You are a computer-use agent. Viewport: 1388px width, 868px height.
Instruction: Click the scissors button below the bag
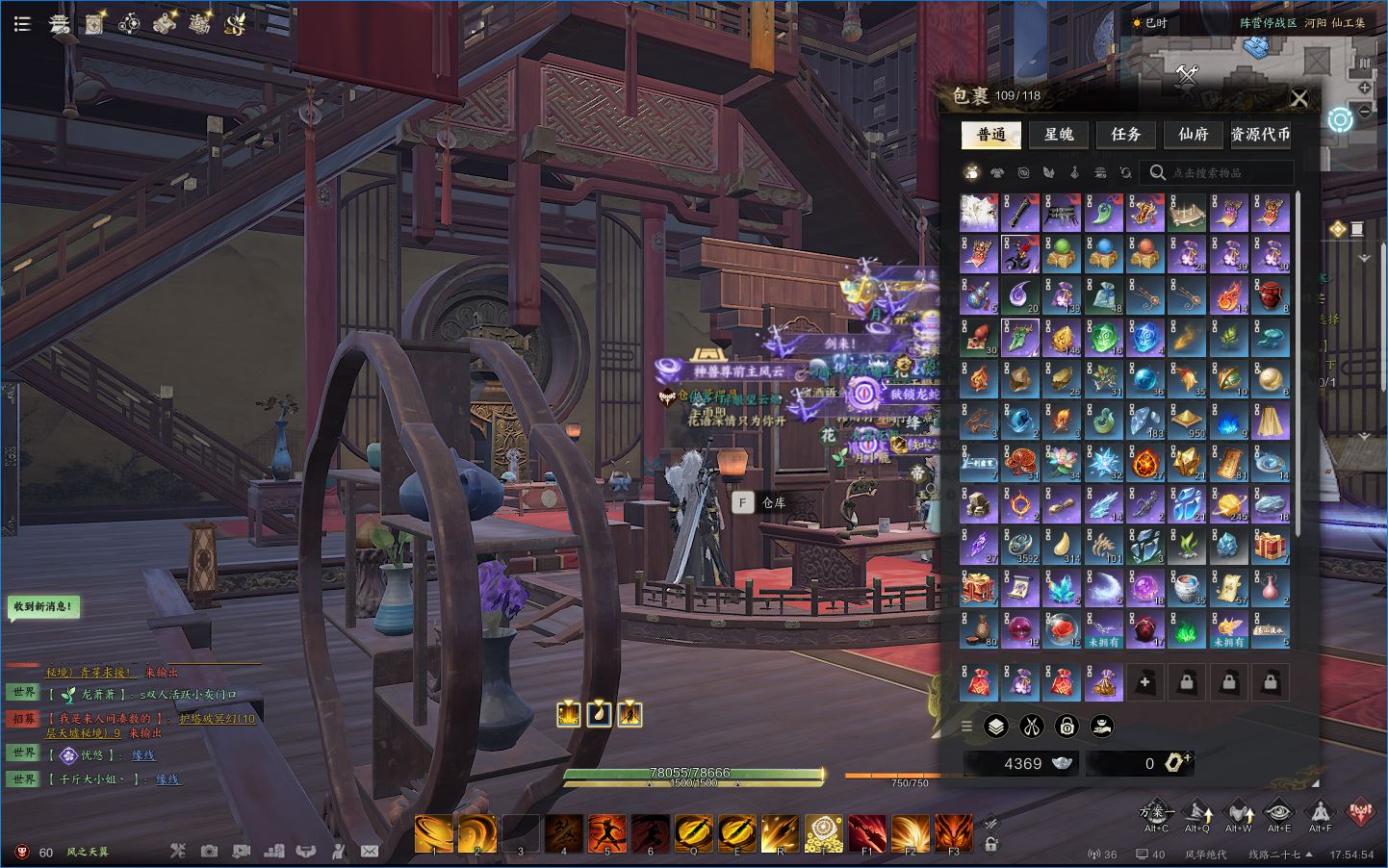click(x=1031, y=726)
